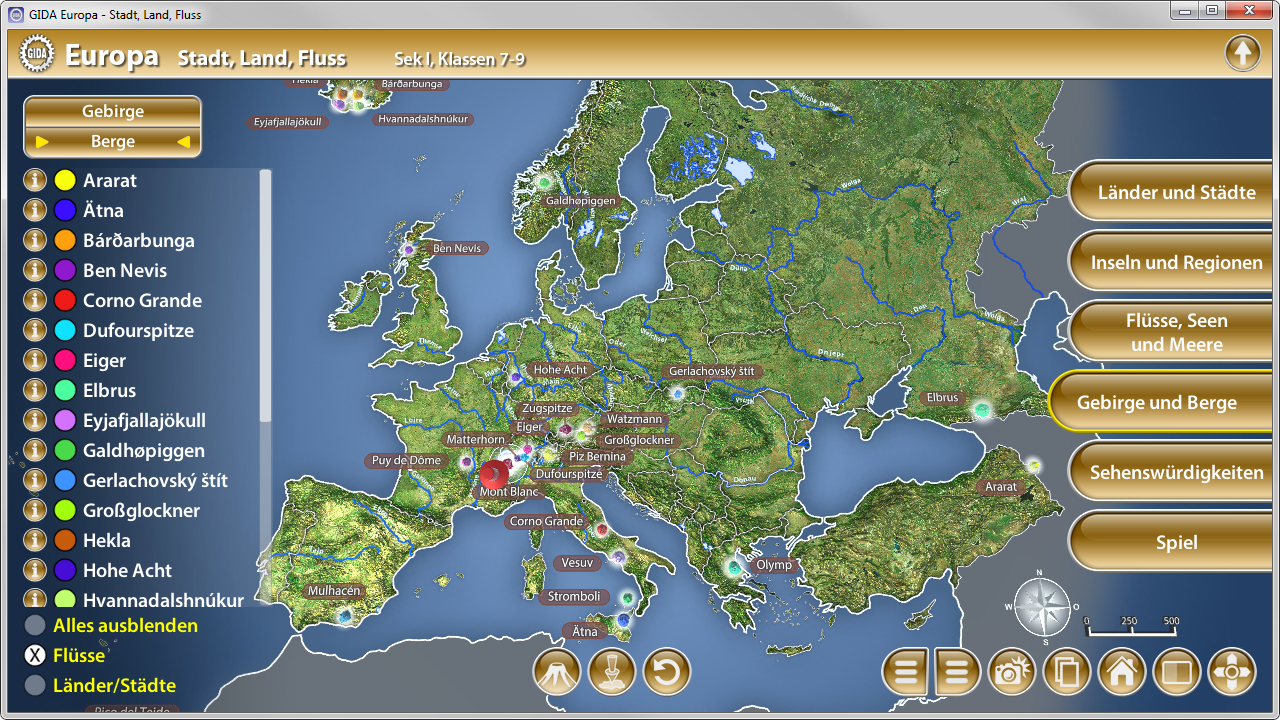Select the volcano display icon
1280x720 pixels.
[x=557, y=672]
